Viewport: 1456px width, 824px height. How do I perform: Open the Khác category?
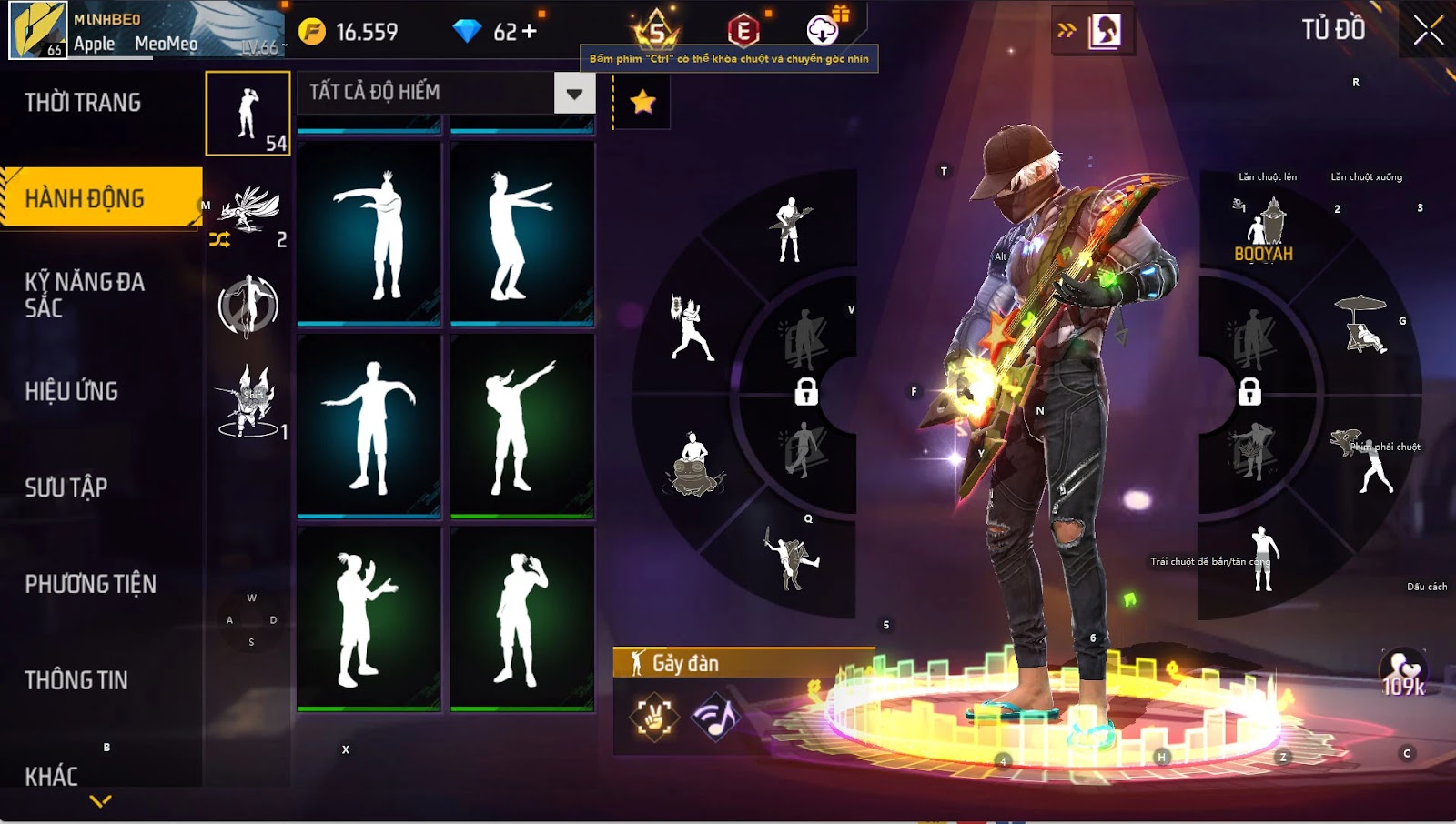pos(52,776)
